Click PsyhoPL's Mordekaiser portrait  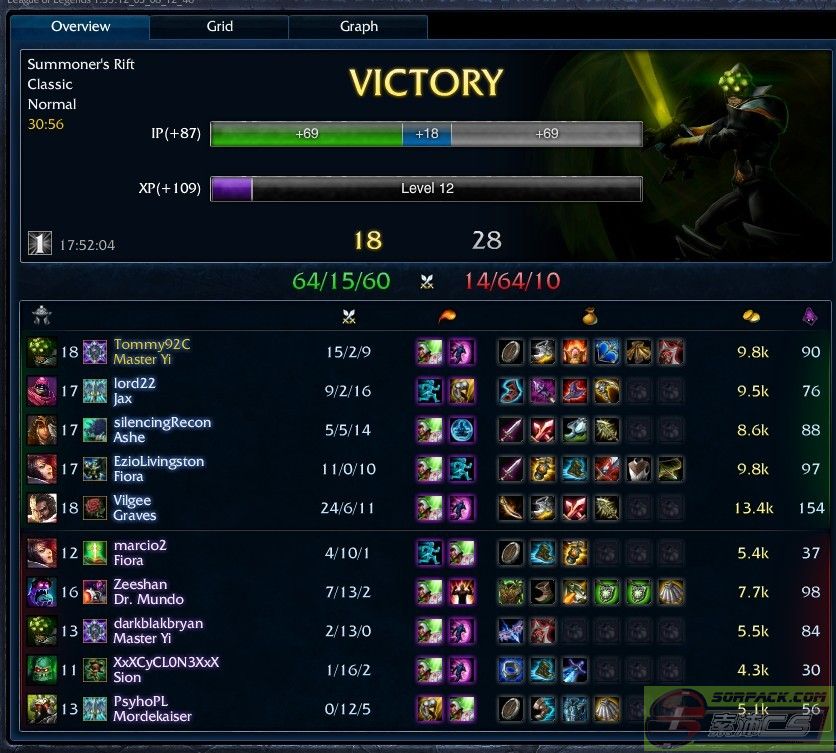point(42,709)
